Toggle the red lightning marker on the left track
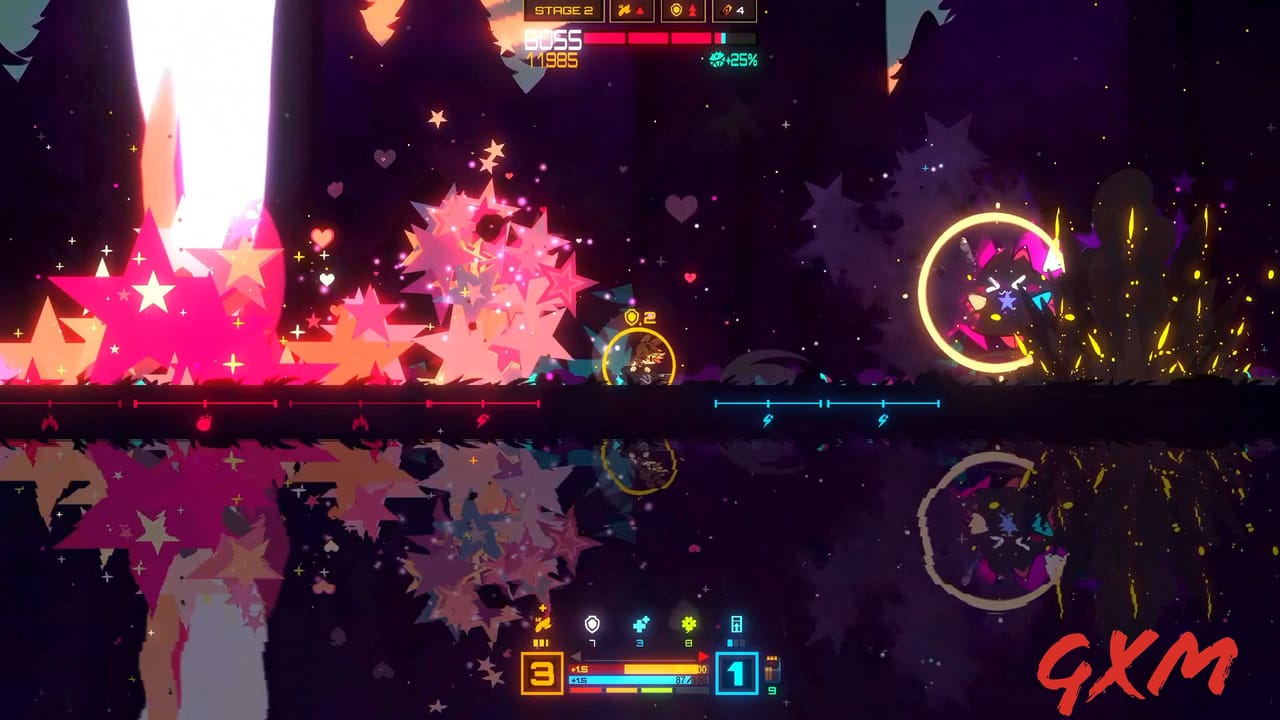This screenshot has height=720, width=1280. 482,419
